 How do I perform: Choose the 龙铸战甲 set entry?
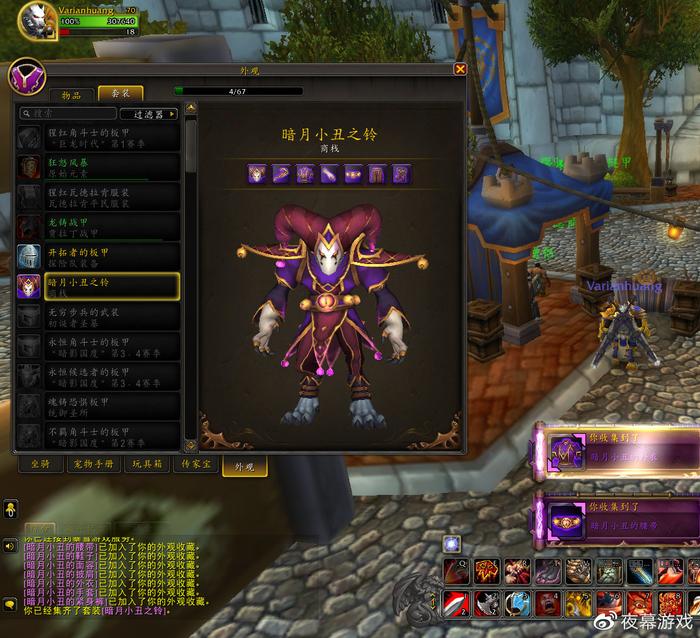tap(98, 226)
